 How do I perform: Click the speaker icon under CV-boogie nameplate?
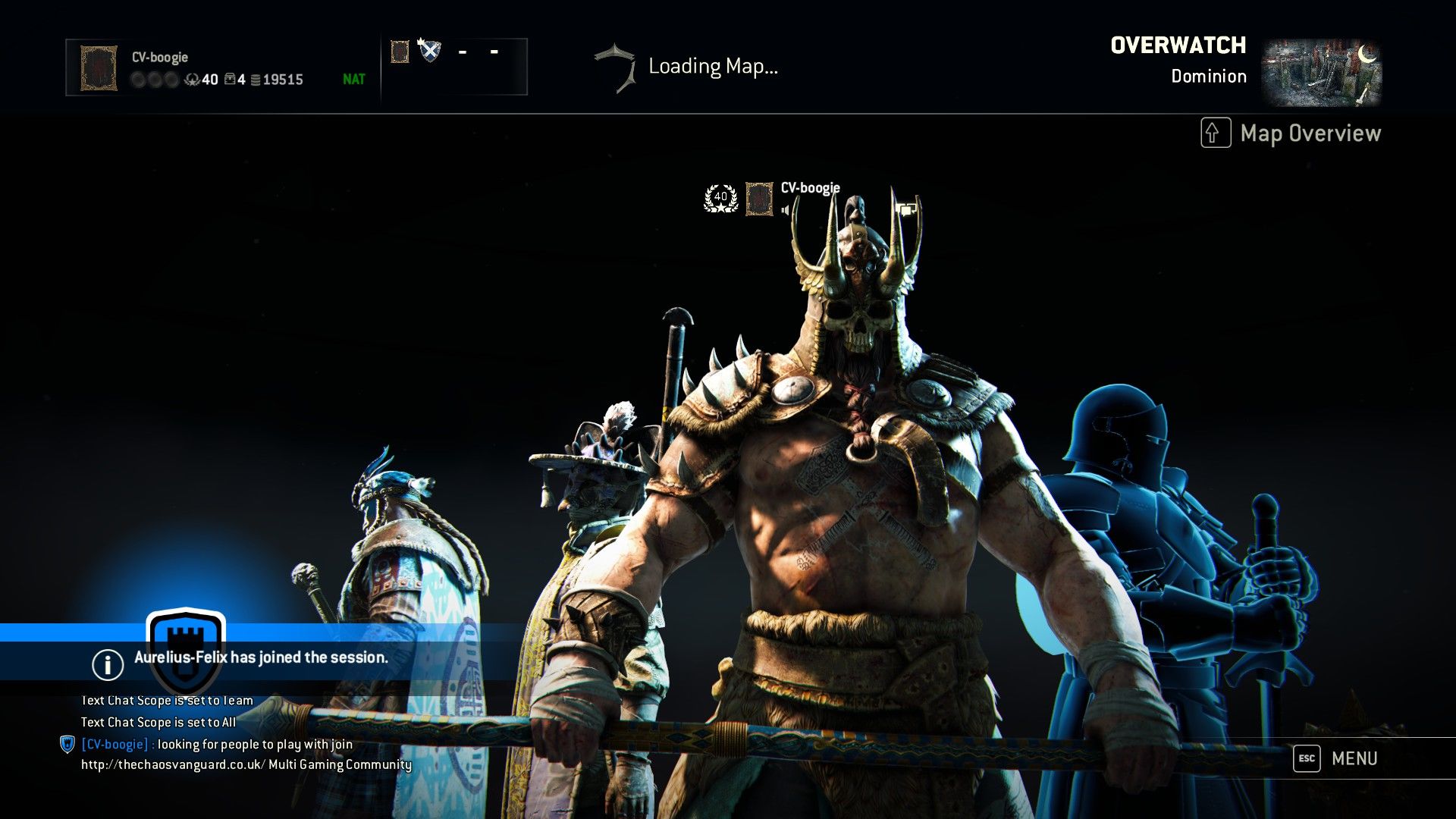click(786, 210)
